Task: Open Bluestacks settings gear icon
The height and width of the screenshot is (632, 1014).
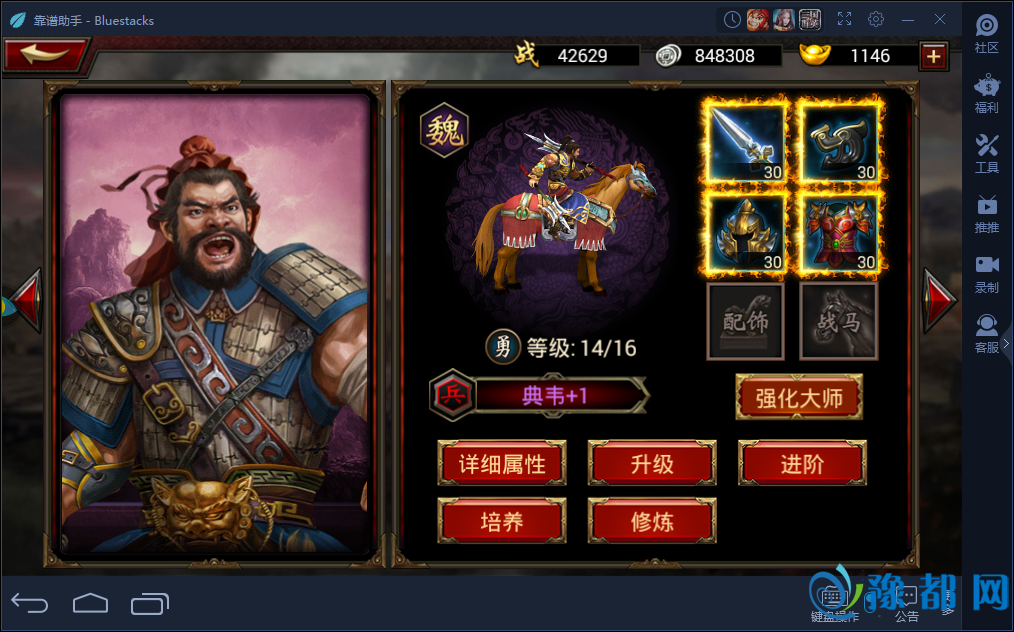Action: pyautogui.click(x=876, y=19)
